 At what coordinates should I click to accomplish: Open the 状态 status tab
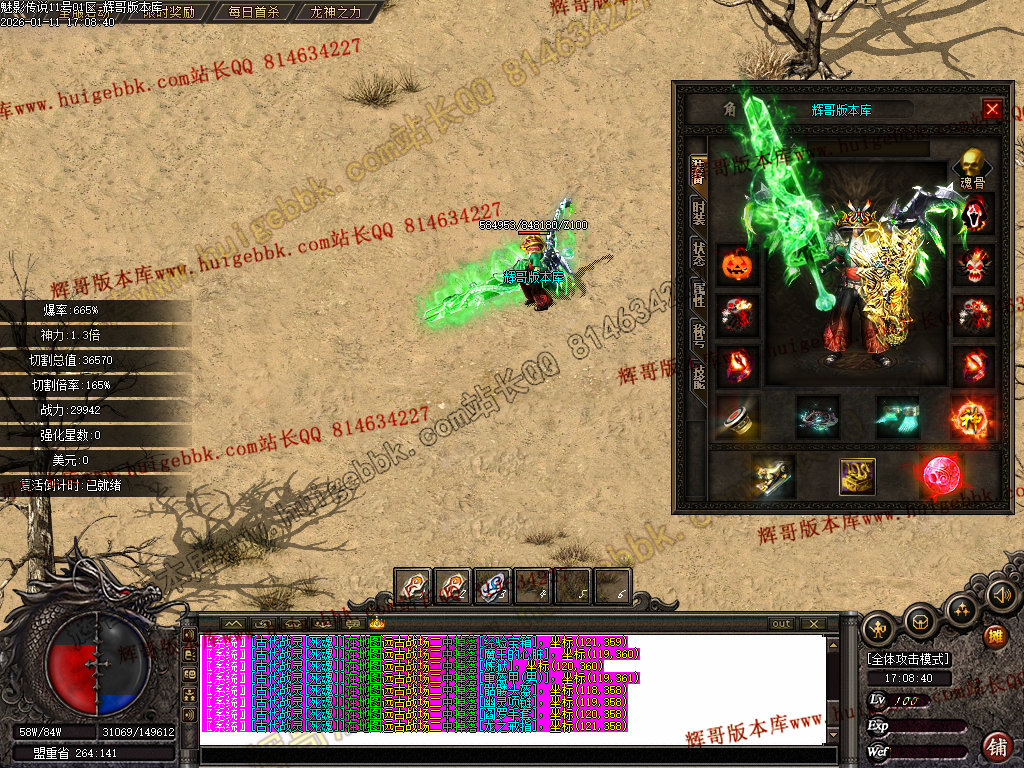699,254
